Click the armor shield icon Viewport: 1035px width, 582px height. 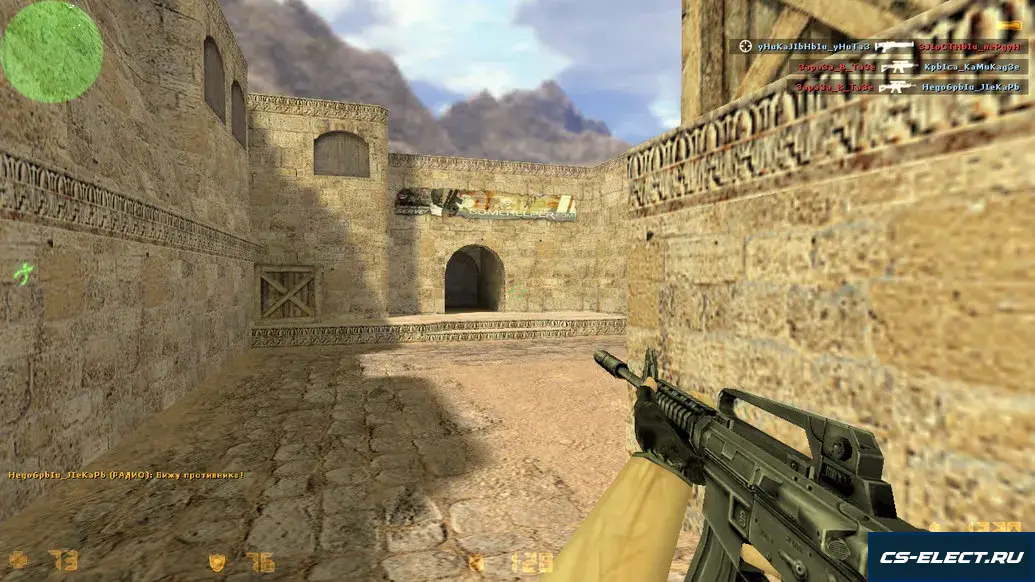217,562
